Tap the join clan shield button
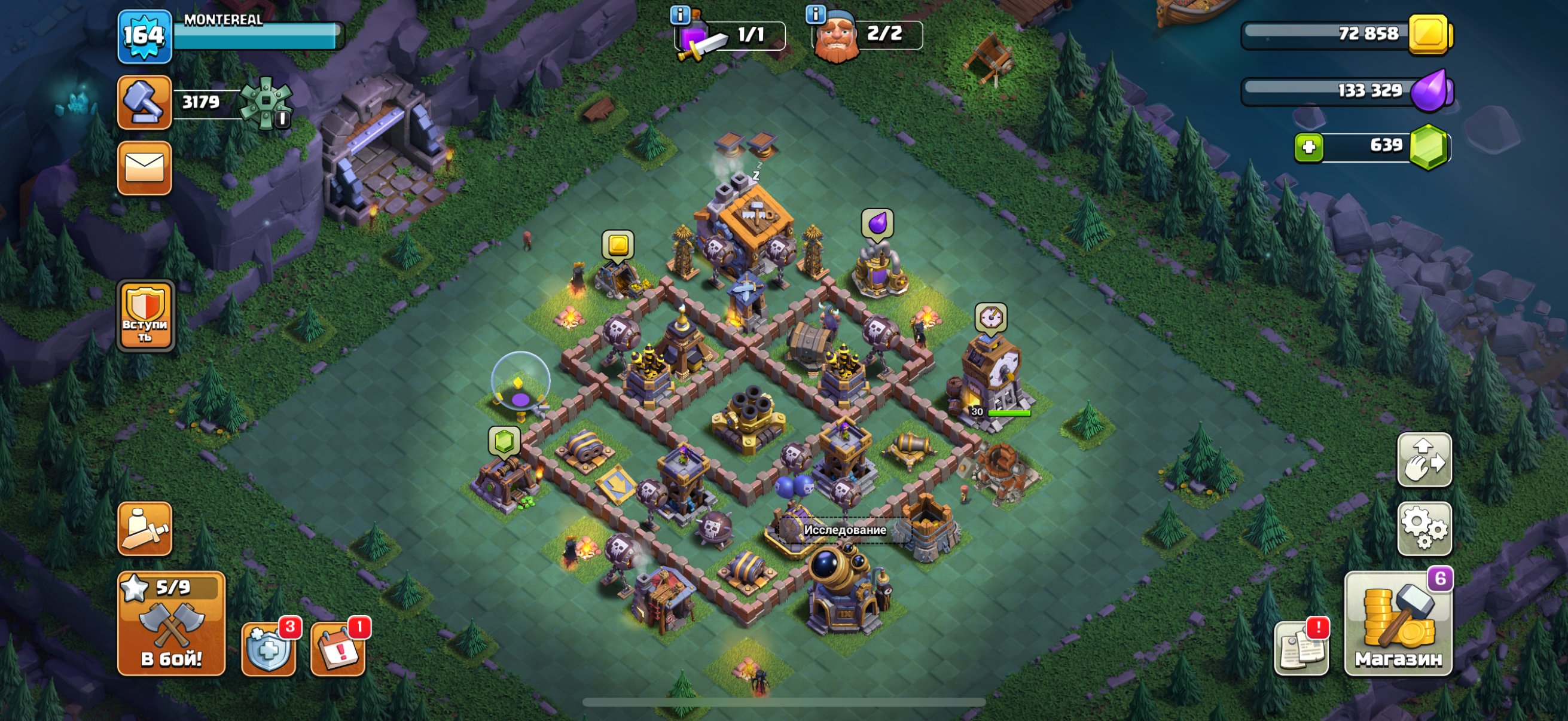This screenshot has width=1568, height=721. coord(145,316)
